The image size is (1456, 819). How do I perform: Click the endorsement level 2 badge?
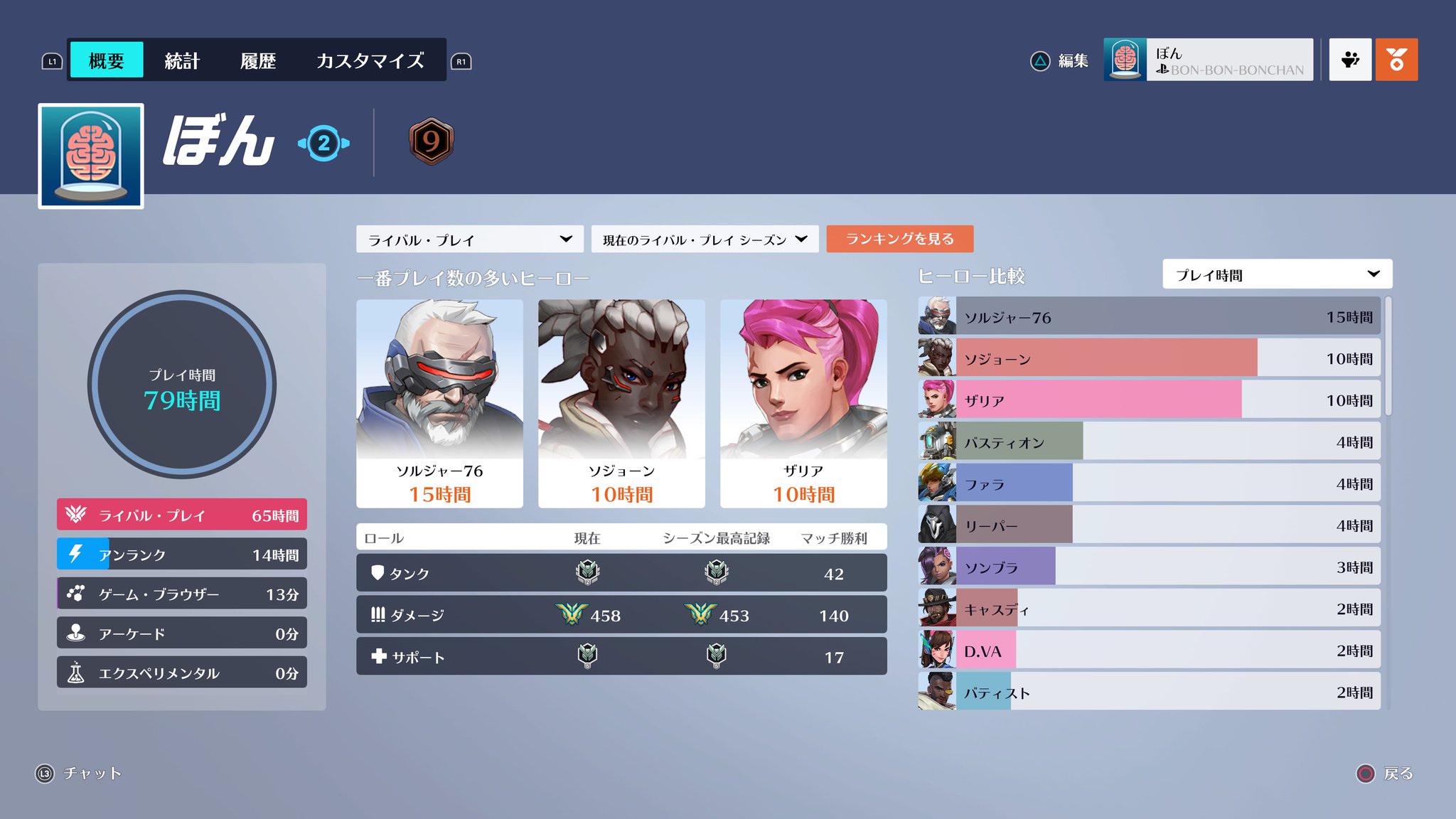(323, 142)
